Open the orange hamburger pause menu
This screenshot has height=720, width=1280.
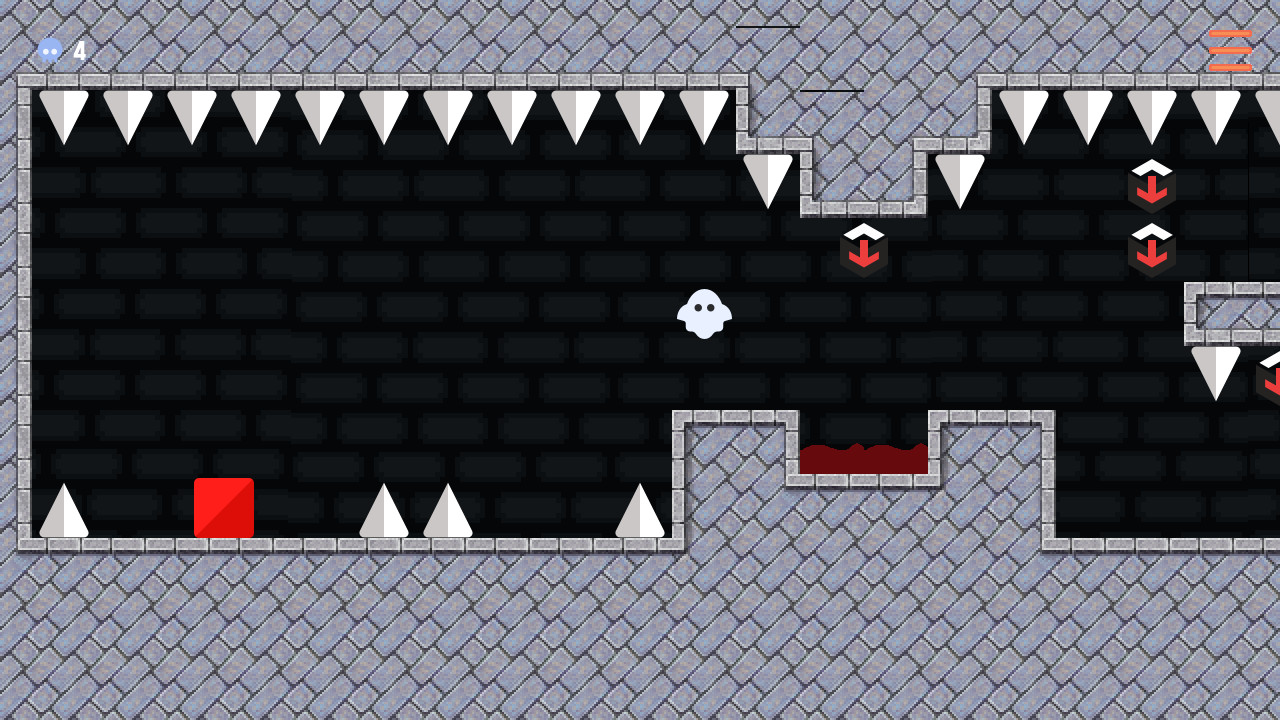coord(1229,48)
